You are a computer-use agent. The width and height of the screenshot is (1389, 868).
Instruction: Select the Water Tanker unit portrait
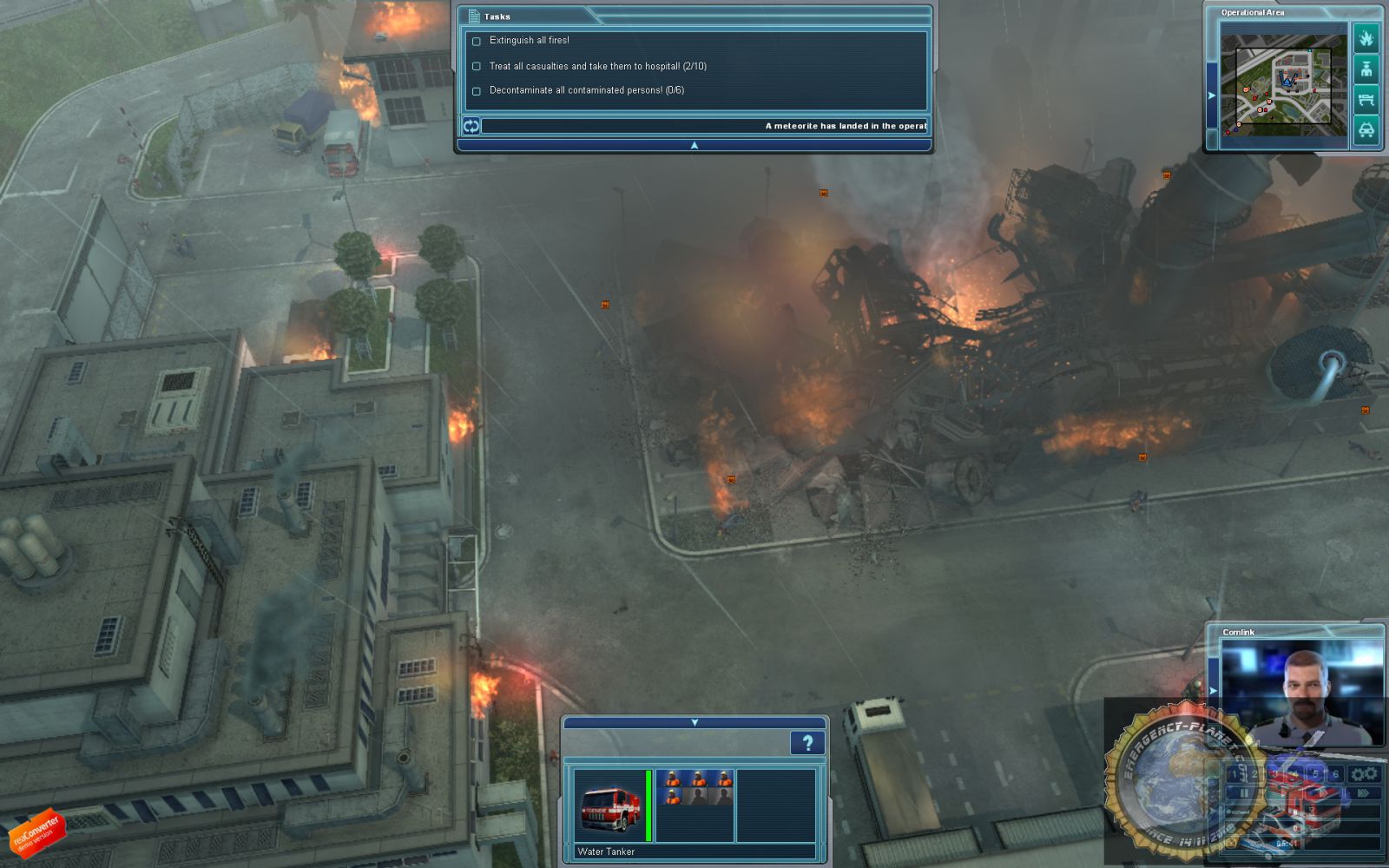pyautogui.click(x=609, y=806)
